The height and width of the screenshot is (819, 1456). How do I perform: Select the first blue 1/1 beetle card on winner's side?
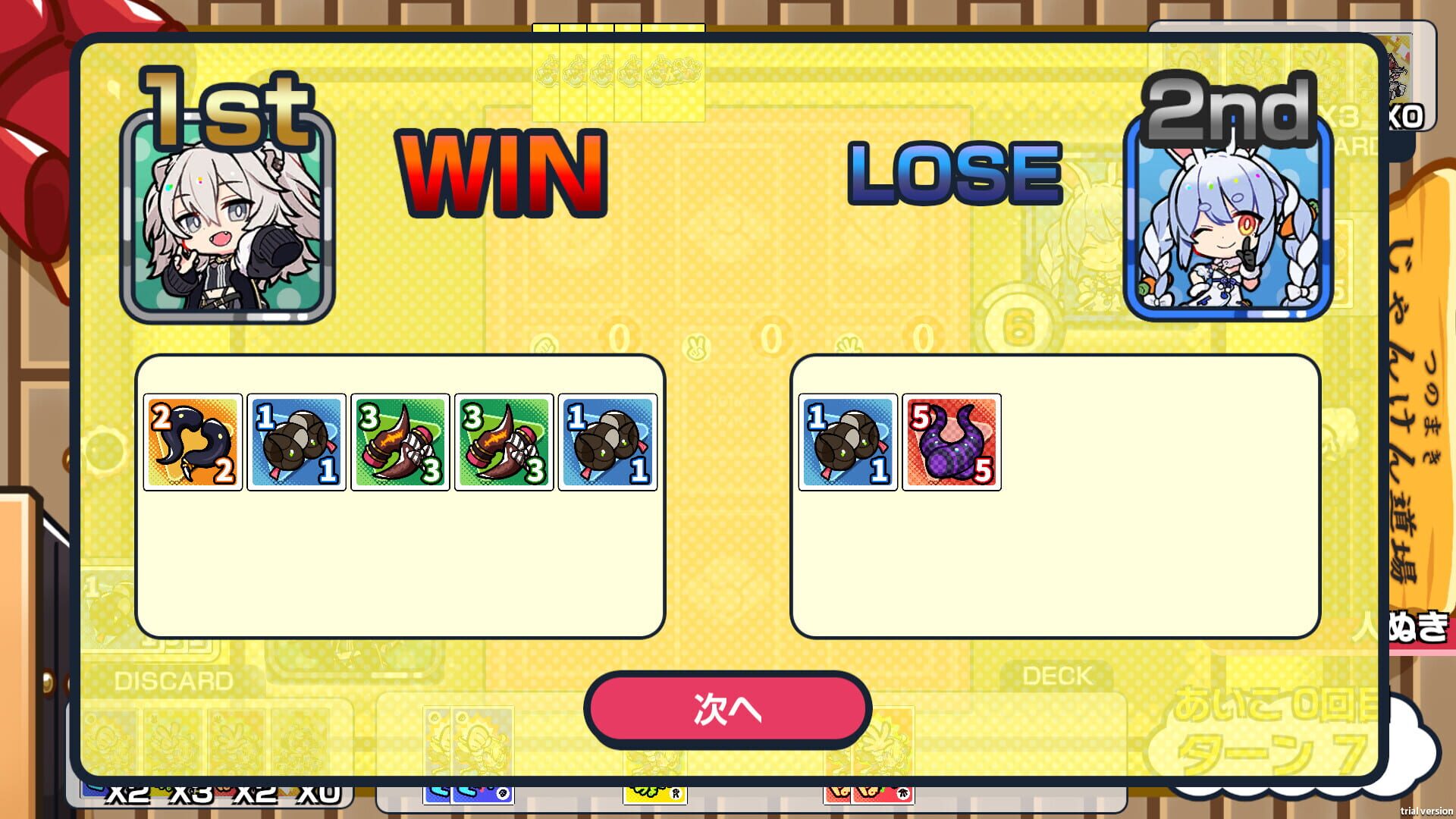pyautogui.click(x=296, y=444)
